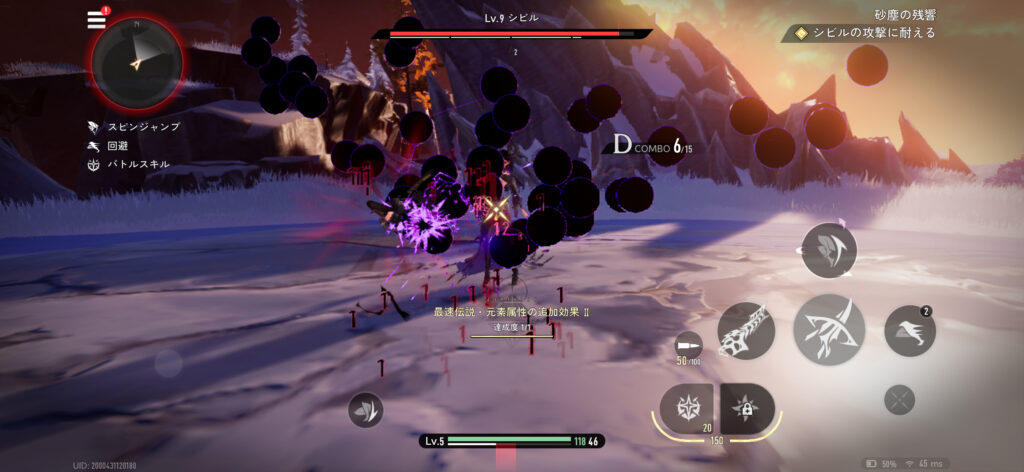Select the bullet ammo icon
The height and width of the screenshot is (472, 1024).
[x=688, y=346]
